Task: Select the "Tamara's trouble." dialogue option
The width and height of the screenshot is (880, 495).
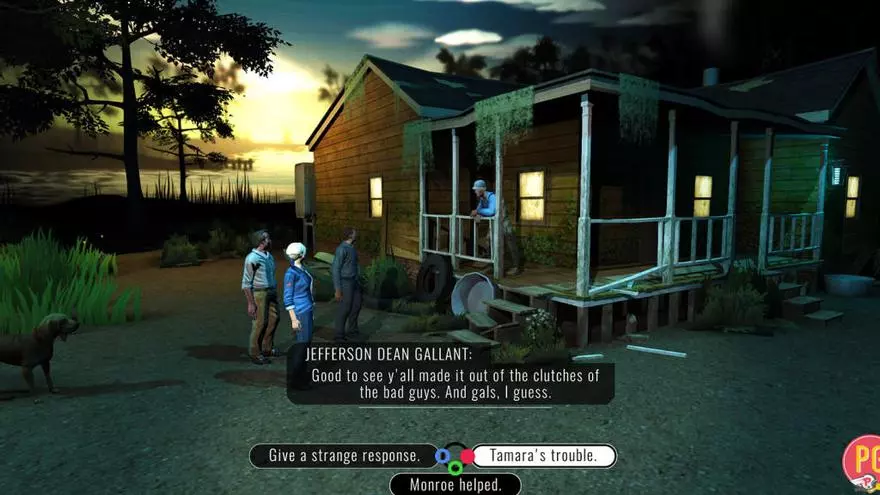Action: tap(544, 456)
